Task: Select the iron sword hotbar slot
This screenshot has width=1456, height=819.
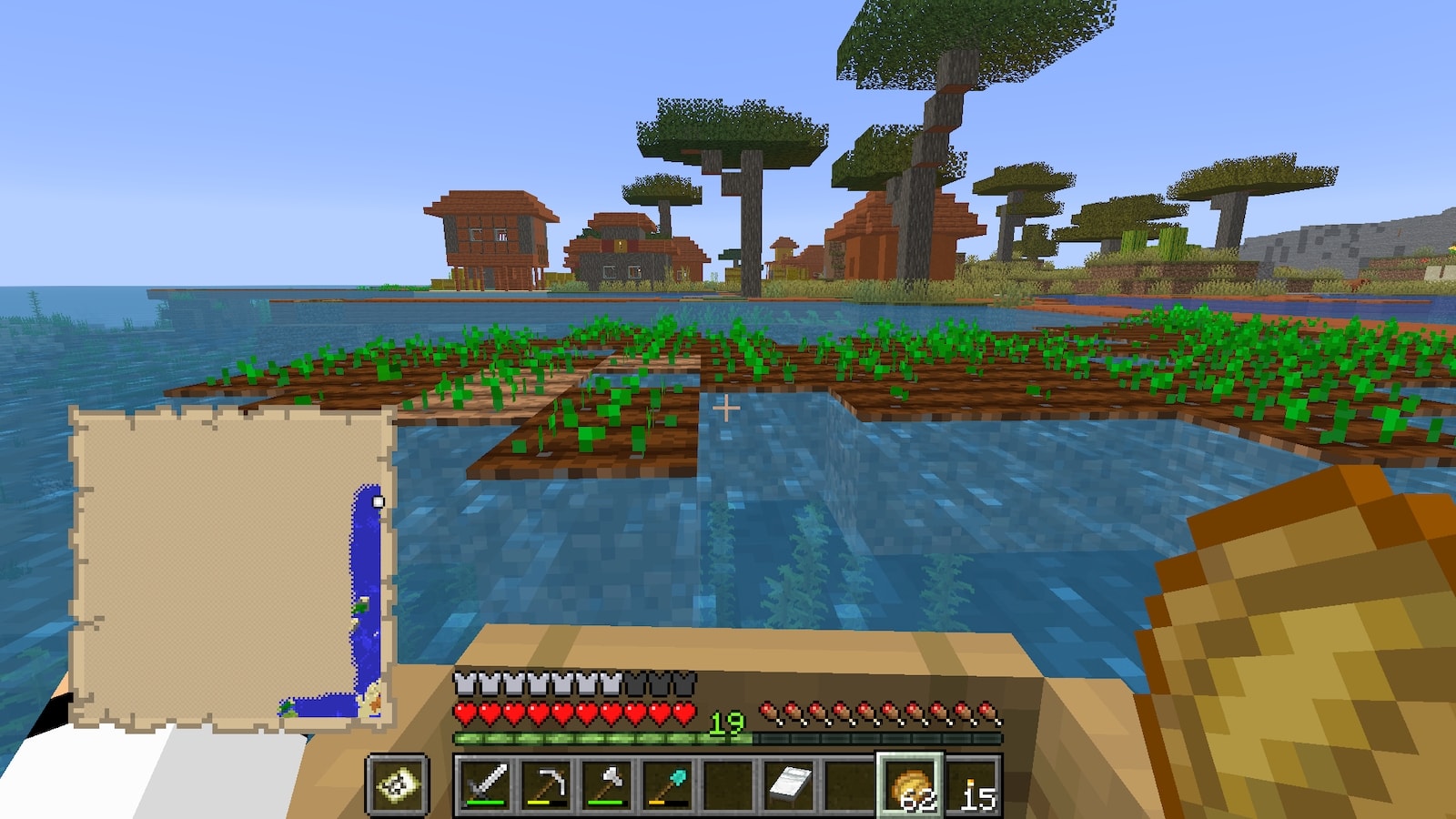Action: 486,784
